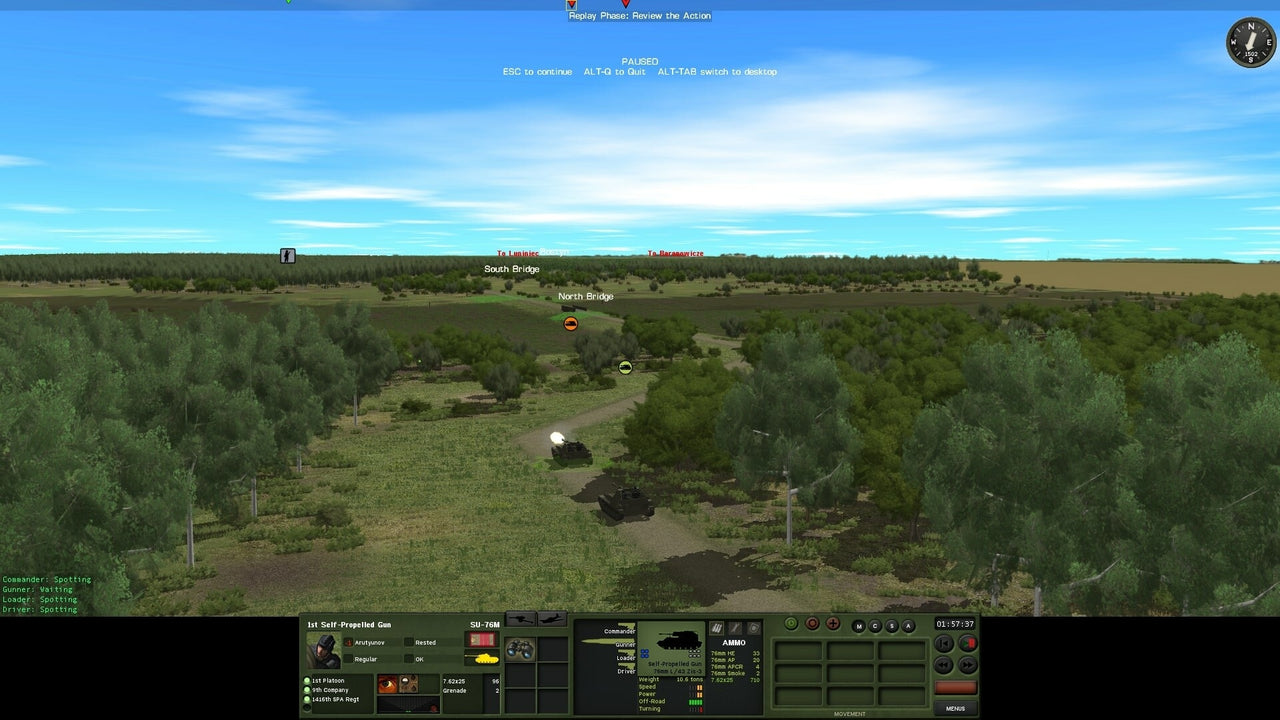Toggle the M movement command group
Viewport: 1280px width, 720px height.
(x=858, y=626)
